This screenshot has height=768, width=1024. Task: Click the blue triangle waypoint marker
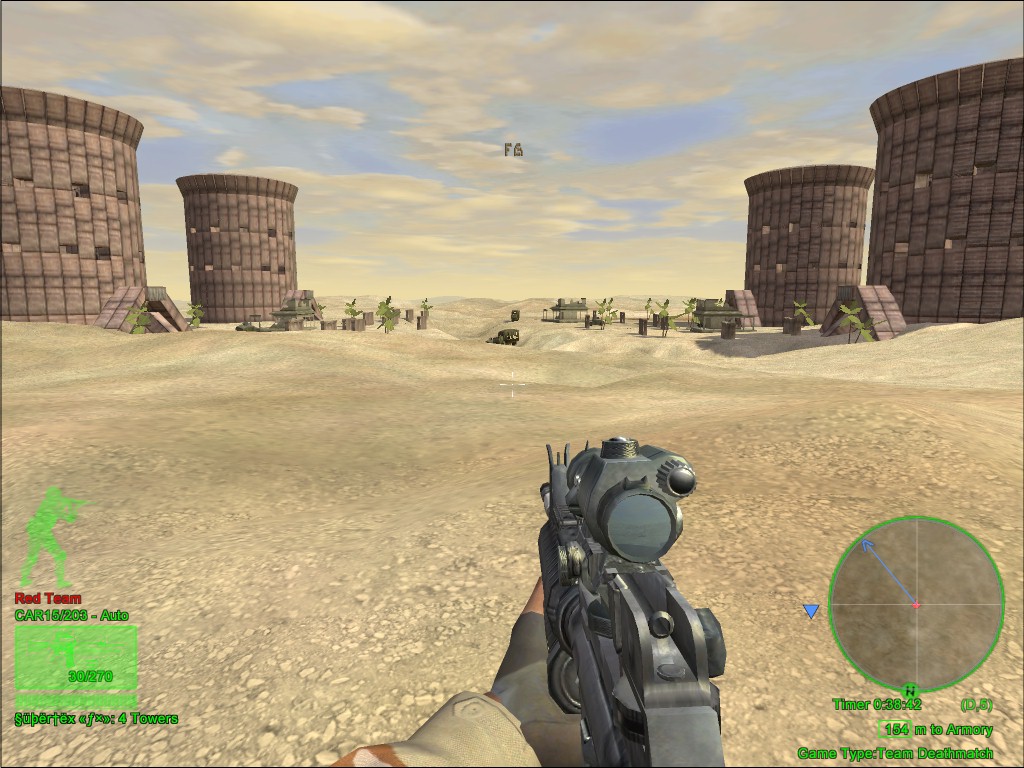click(811, 611)
